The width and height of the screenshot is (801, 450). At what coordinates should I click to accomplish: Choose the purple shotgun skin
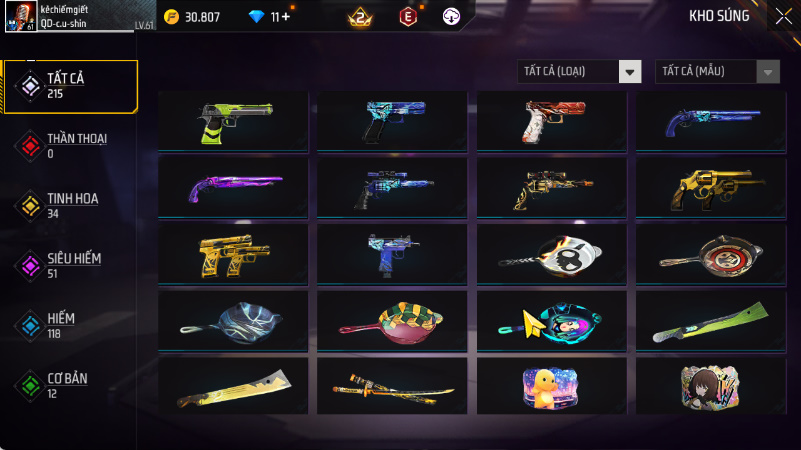pos(233,187)
